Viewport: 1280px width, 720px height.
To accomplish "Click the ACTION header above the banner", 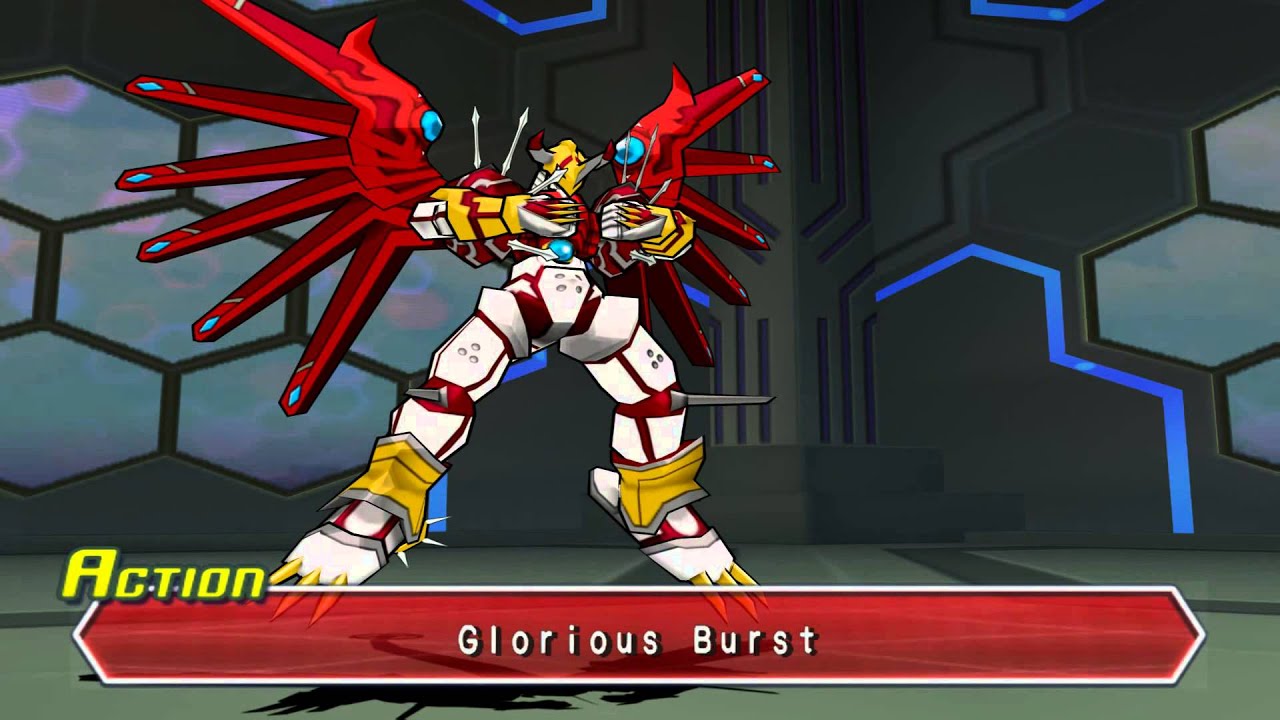I will tap(165, 578).
